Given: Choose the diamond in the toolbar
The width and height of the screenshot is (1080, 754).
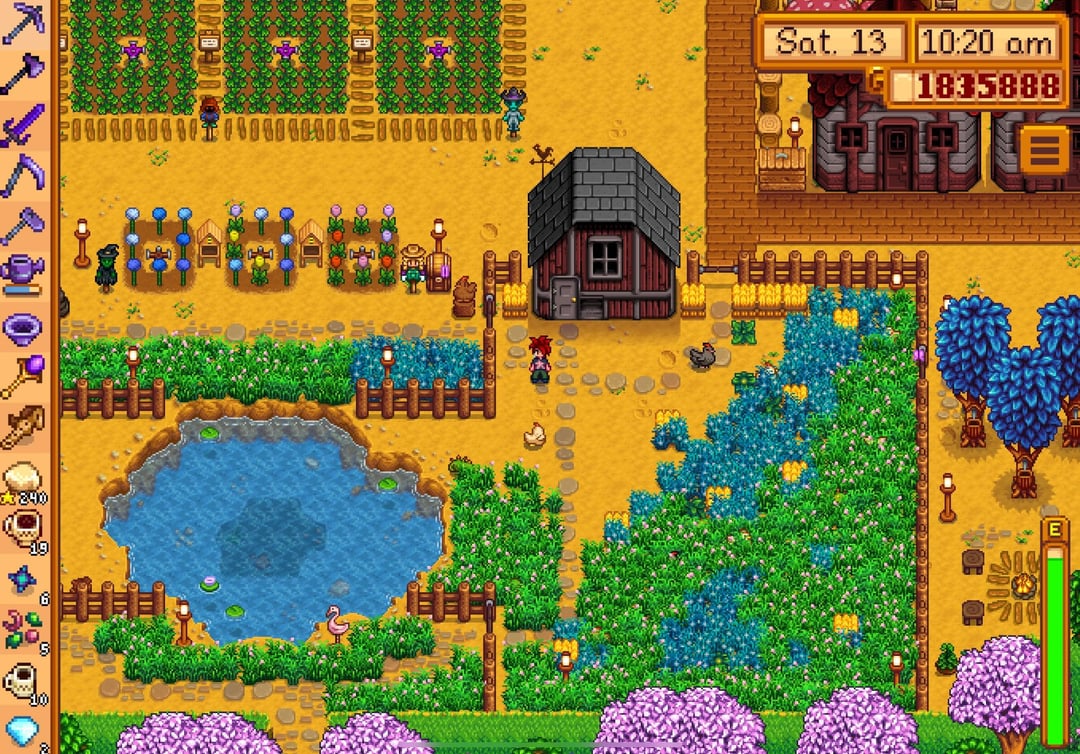Looking at the screenshot, I should pyautogui.click(x=22, y=731).
